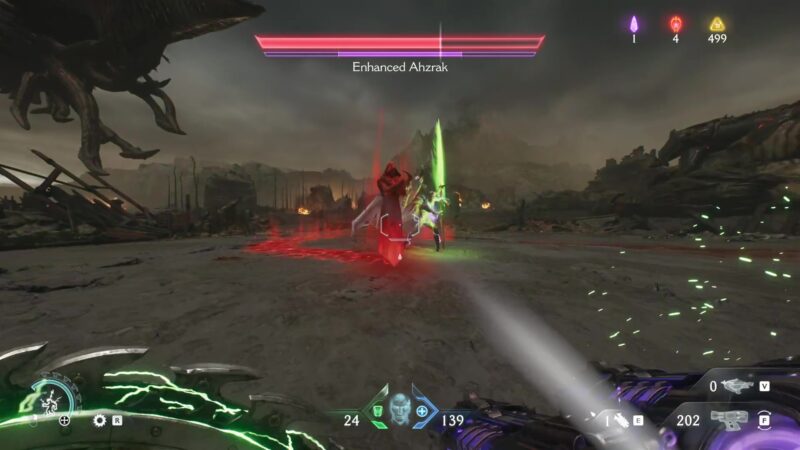Select the upper weapon with zero ammo
This screenshot has width=800, height=450.
(x=738, y=385)
